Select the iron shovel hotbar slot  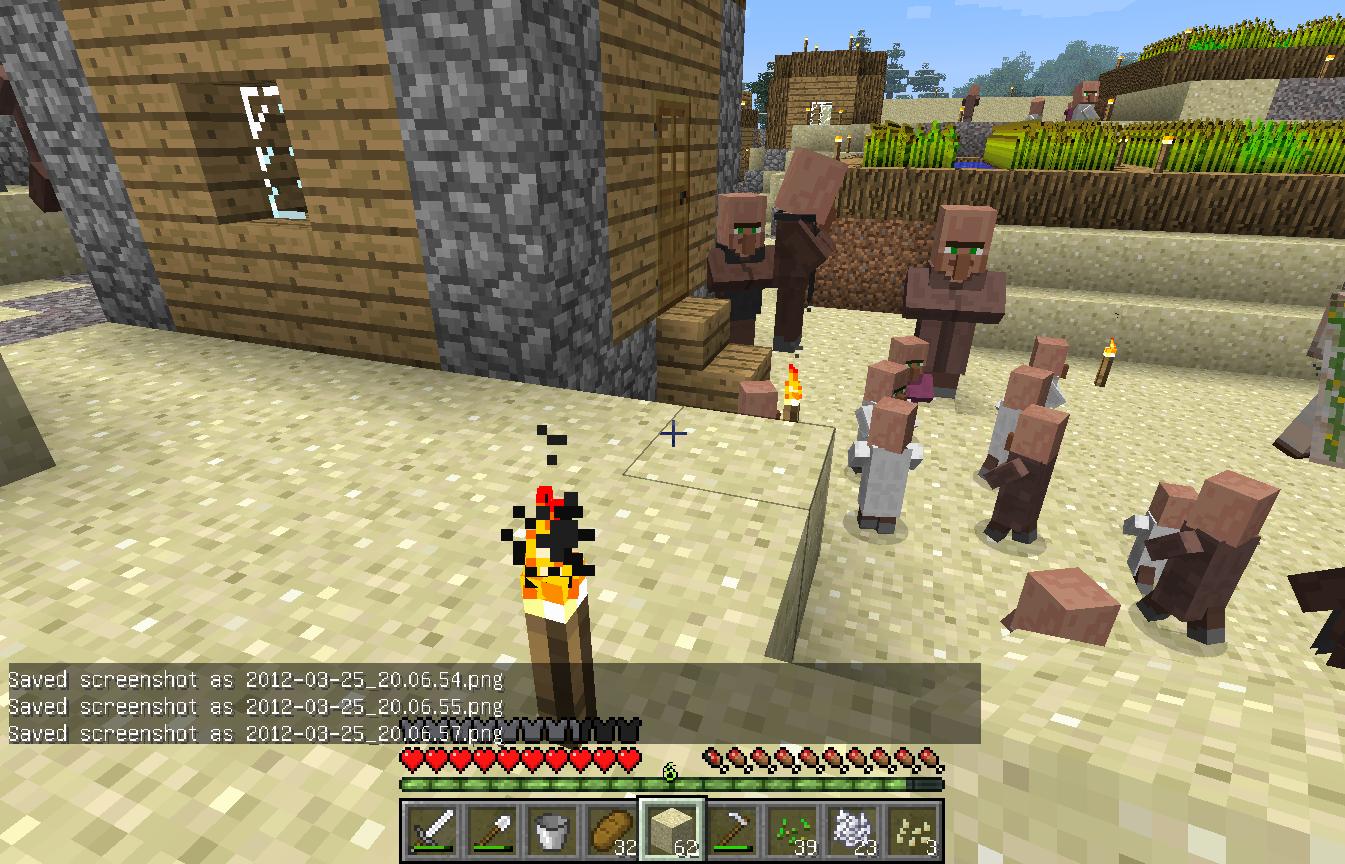pyautogui.click(x=491, y=829)
